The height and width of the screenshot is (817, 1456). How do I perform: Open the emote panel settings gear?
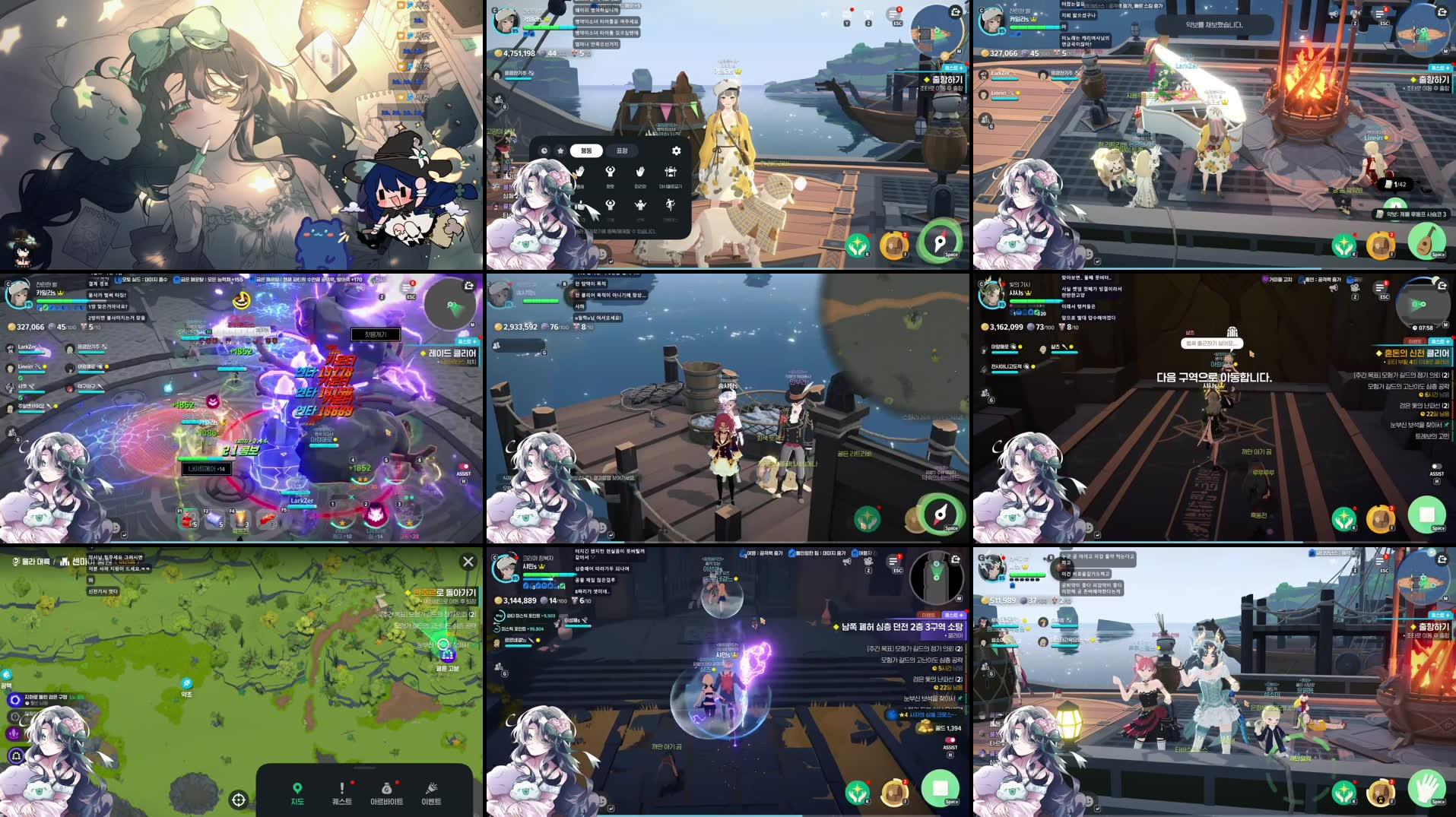[x=676, y=150]
